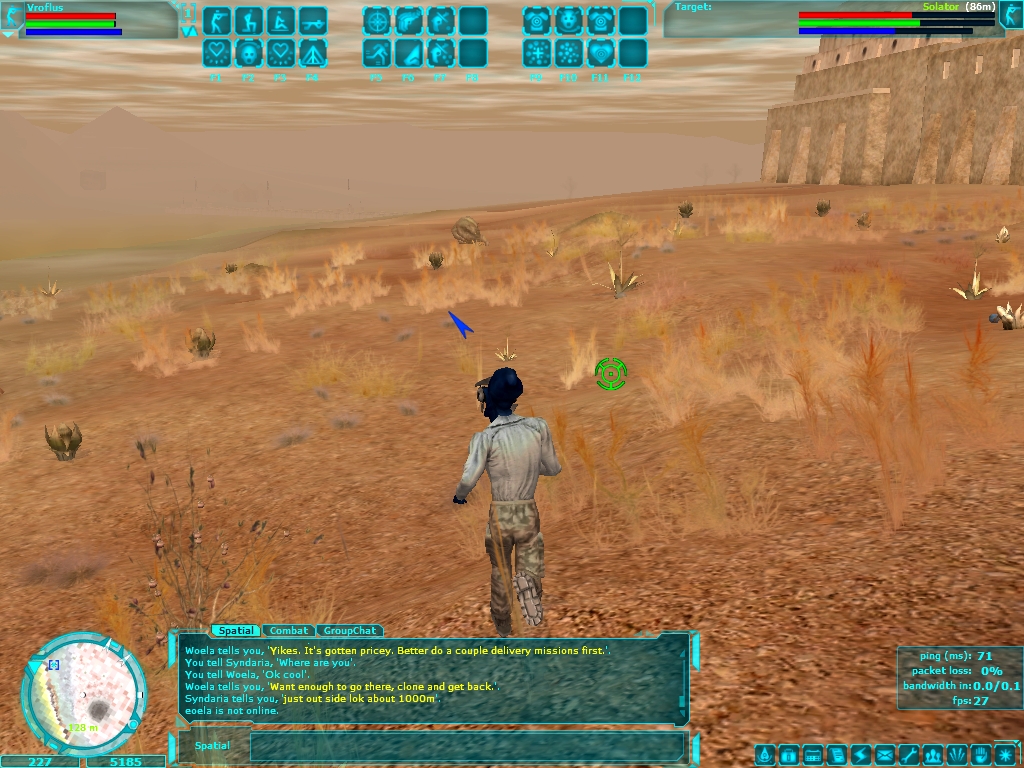Click the circular radar minimap

coord(84,695)
